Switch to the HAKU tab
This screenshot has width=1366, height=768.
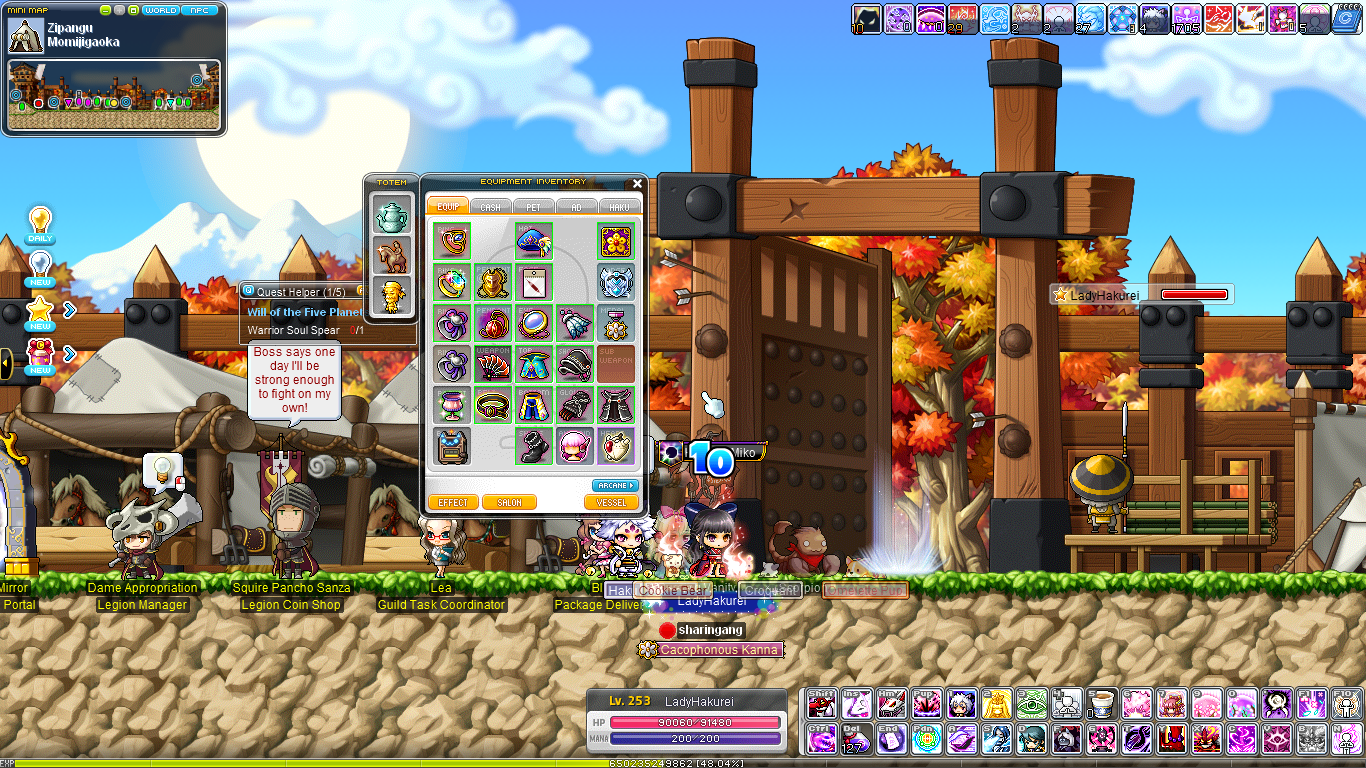619,206
